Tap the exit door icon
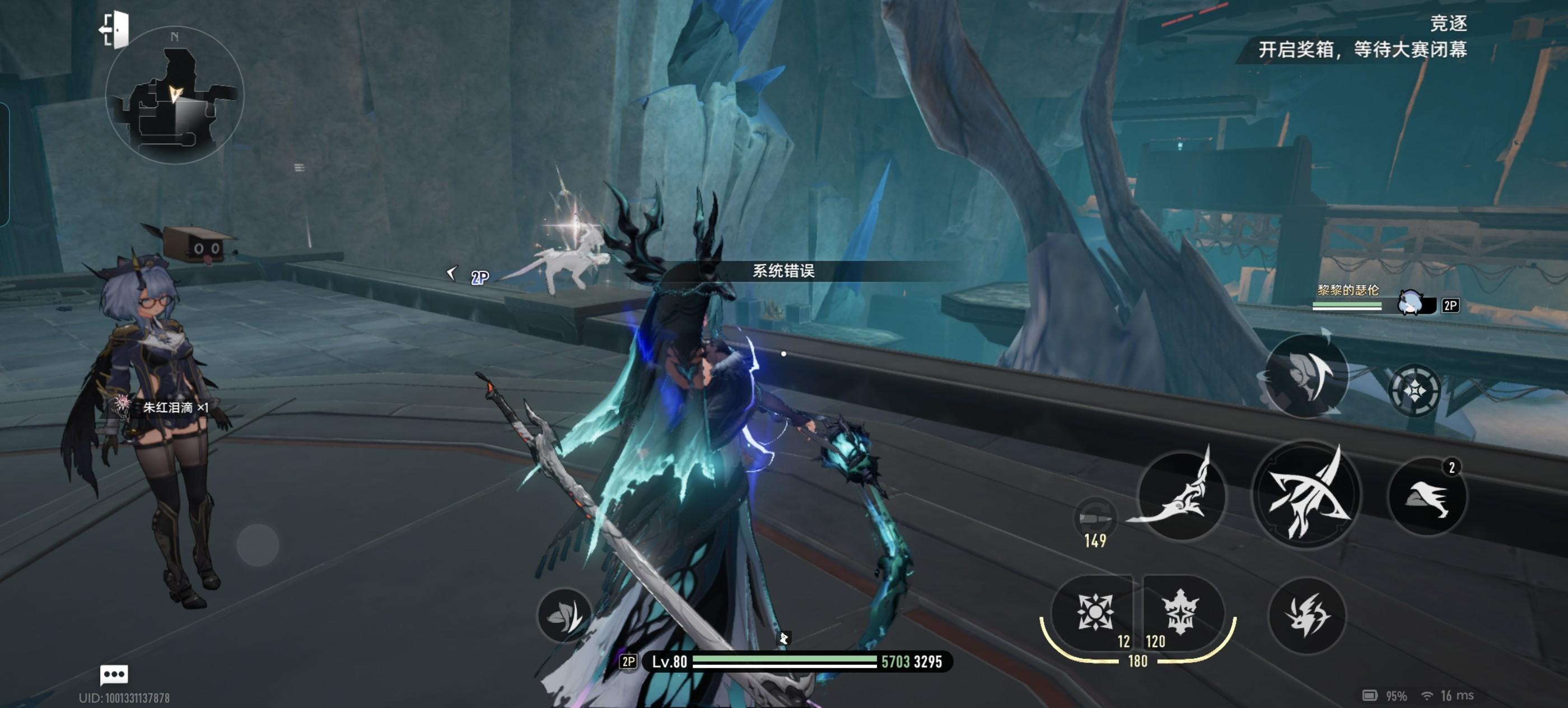Viewport: 1568px width, 708px height. click(114, 30)
